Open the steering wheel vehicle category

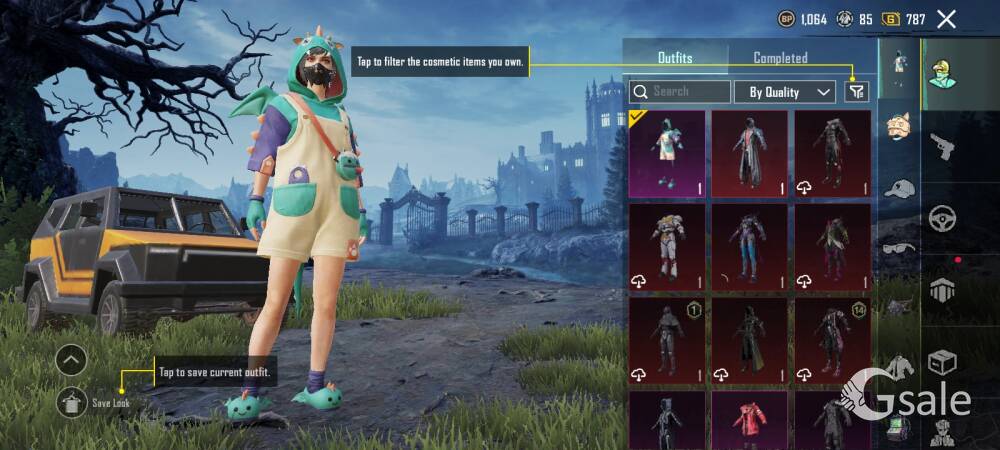tap(943, 218)
